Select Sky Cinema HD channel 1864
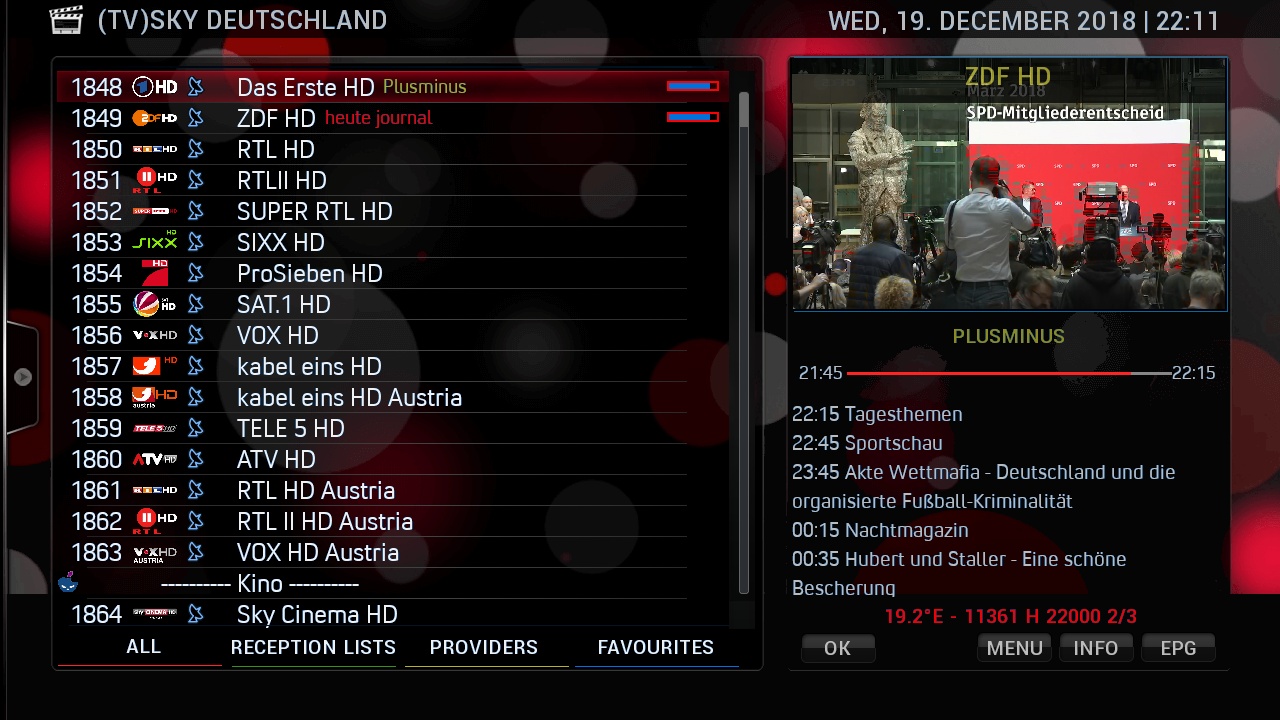This screenshot has width=1280, height=720. pos(317,614)
